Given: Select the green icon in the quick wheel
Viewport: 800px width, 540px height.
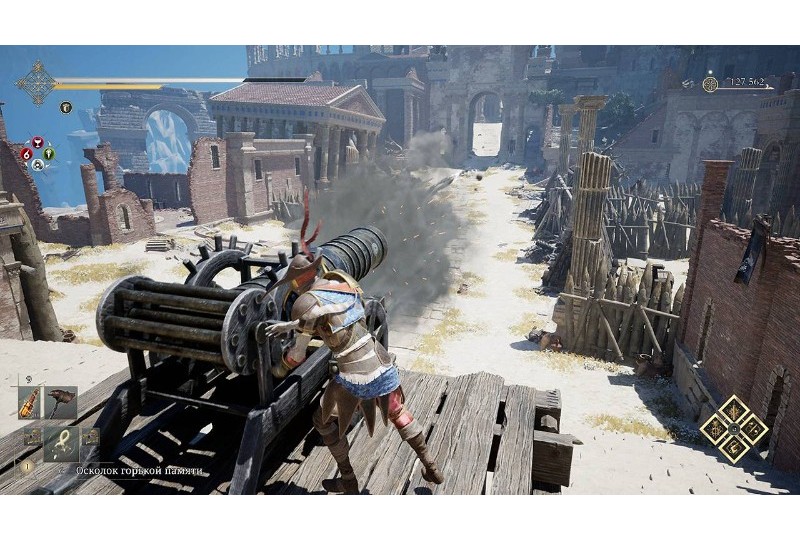Looking at the screenshot, I should tap(50, 155).
